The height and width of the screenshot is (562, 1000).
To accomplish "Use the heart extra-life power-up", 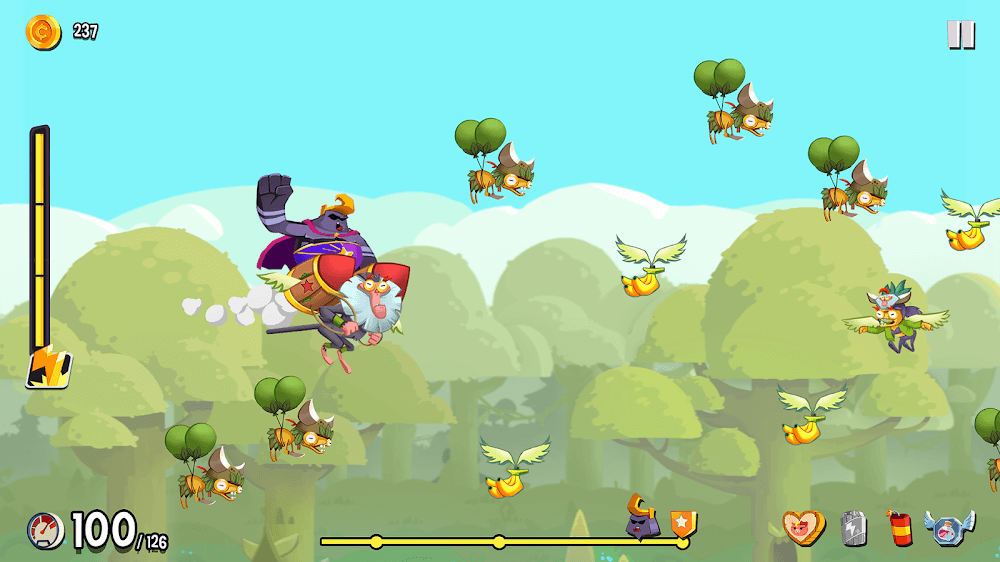I will (x=804, y=527).
